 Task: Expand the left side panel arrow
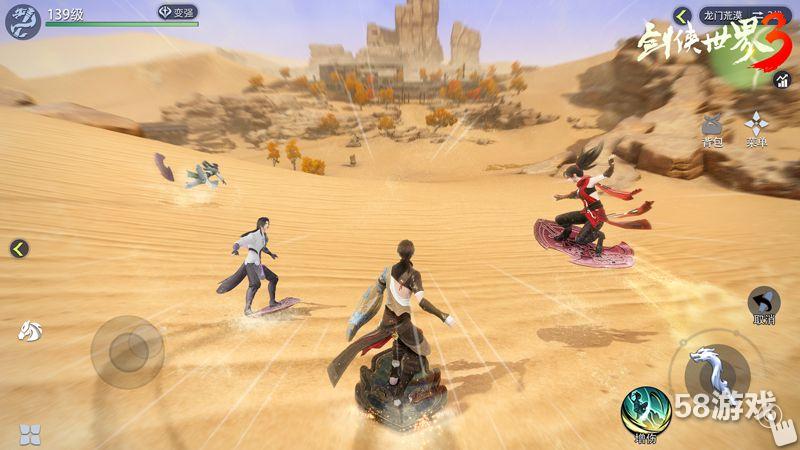(x=19, y=249)
